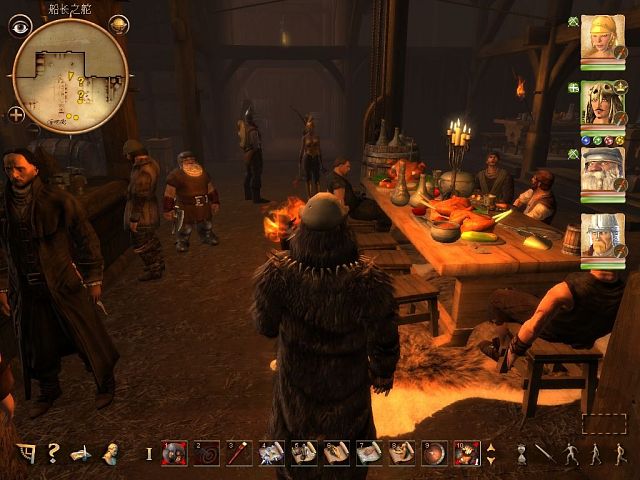Open the help question mark icon
Viewport: 640px width, 480px height.
click(x=53, y=453)
